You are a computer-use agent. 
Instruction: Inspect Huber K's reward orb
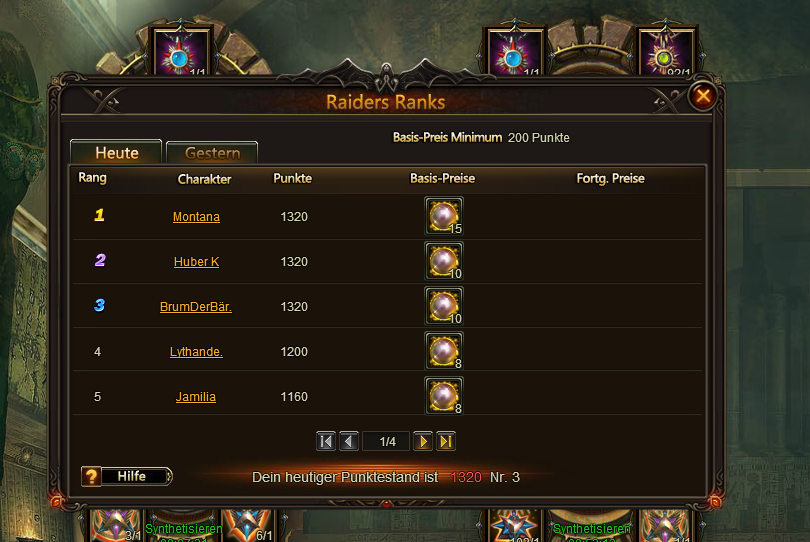[443, 261]
